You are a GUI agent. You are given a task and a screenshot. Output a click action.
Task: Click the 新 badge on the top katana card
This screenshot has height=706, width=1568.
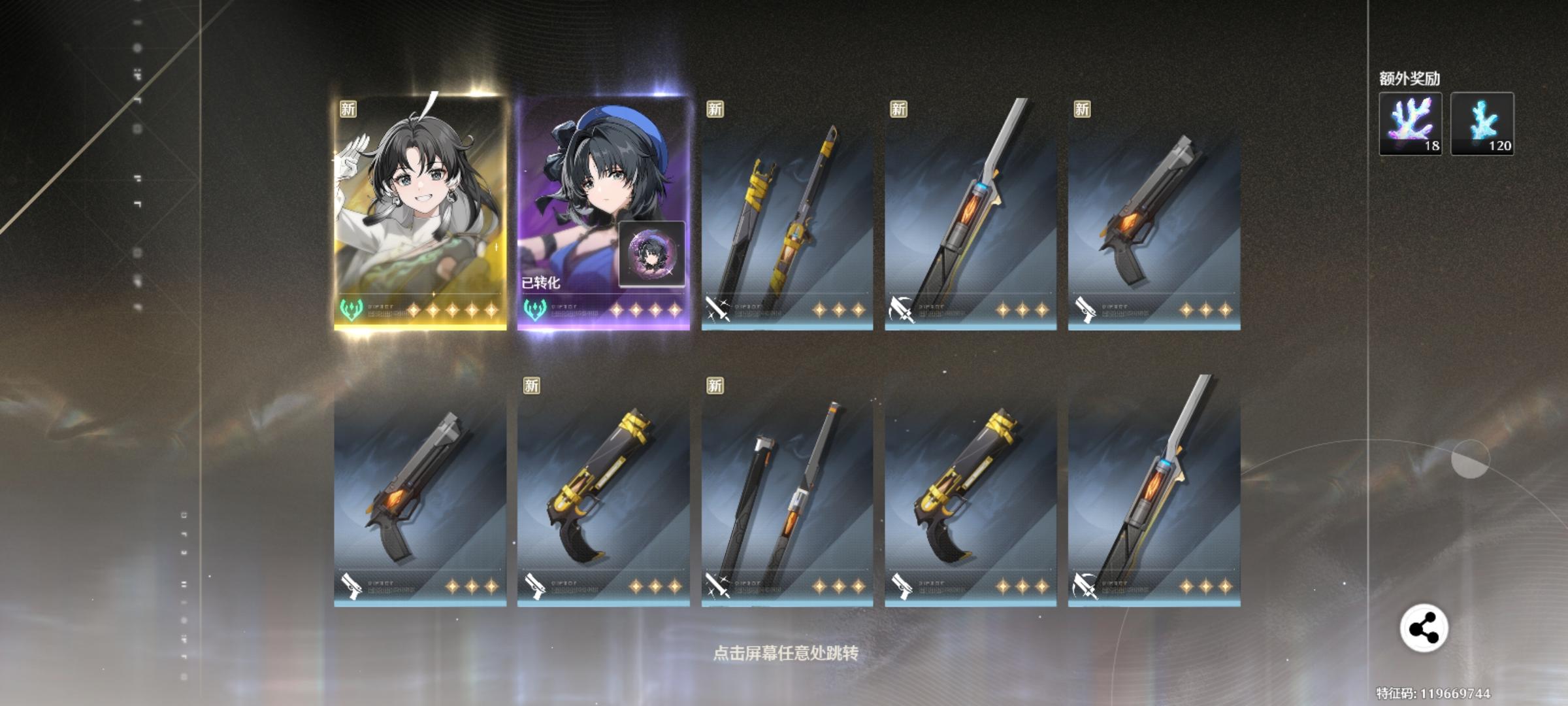pyautogui.click(x=713, y=109)
